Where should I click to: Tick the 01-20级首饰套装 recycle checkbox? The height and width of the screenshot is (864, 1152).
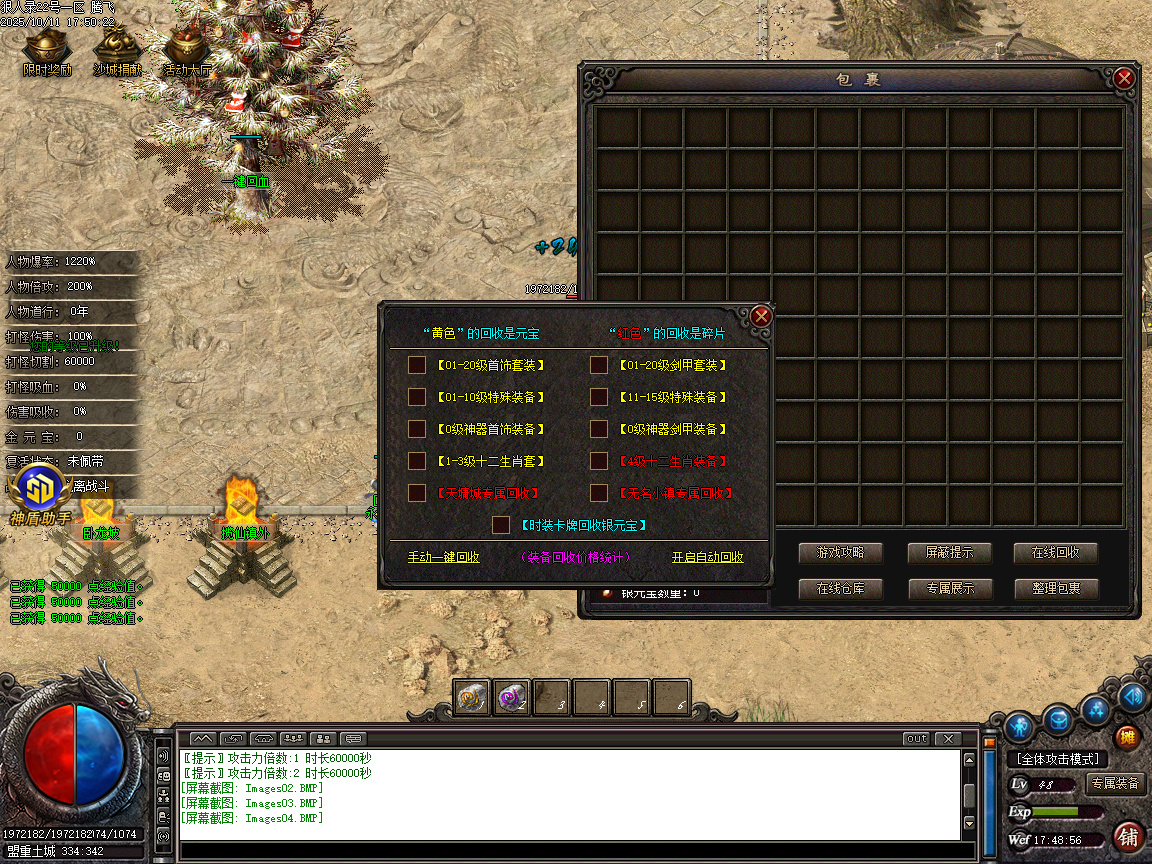(417, 365)
